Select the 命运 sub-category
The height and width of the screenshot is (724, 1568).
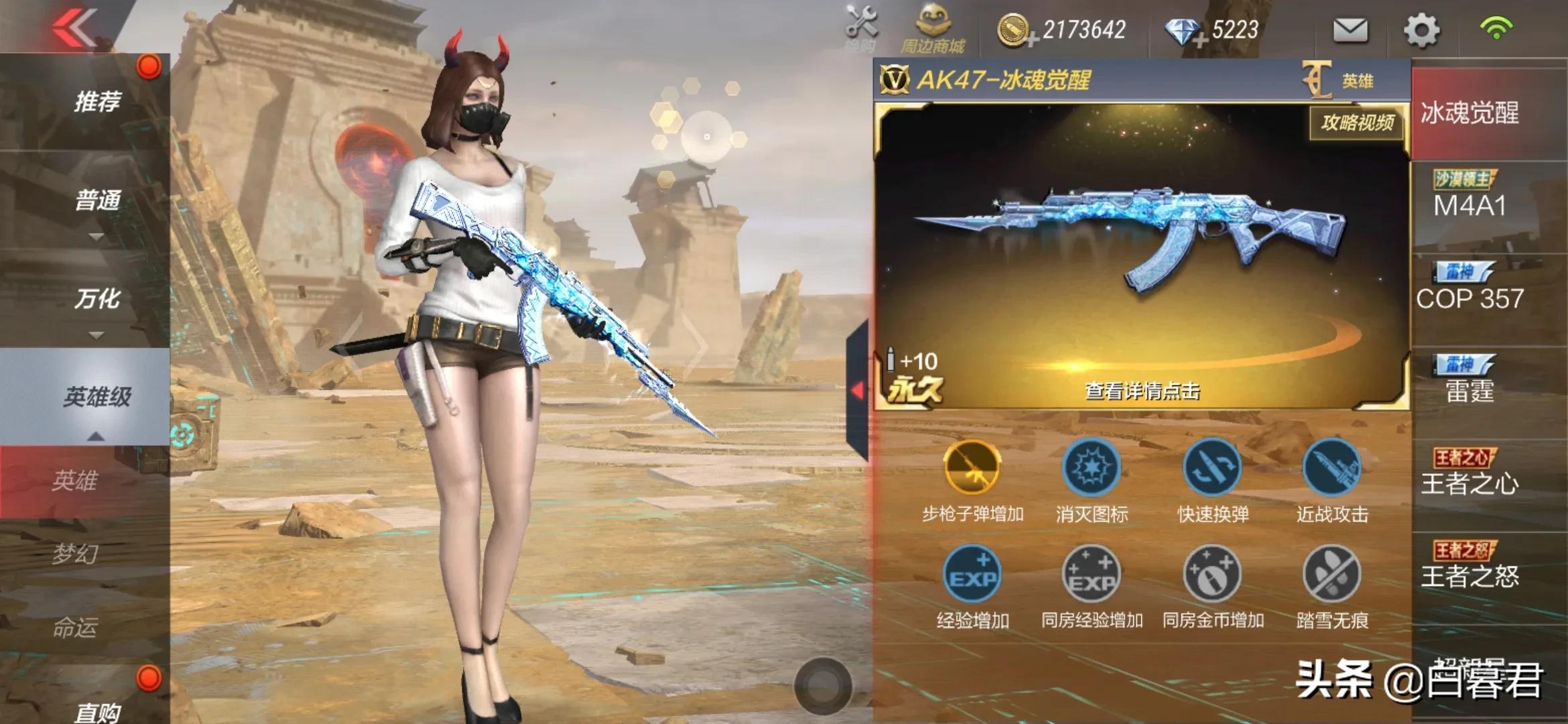pos(75,627)
